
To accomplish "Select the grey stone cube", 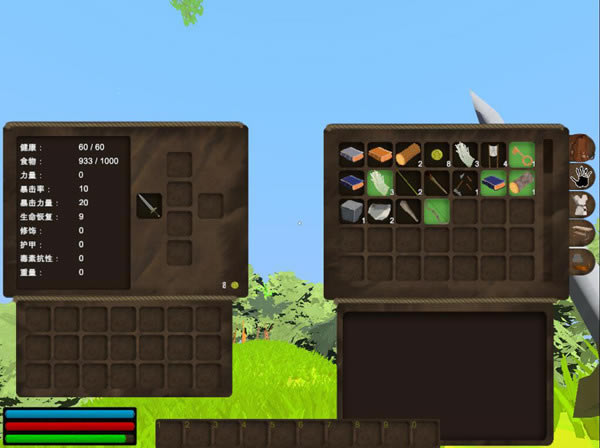I will (x=351, y=211).
